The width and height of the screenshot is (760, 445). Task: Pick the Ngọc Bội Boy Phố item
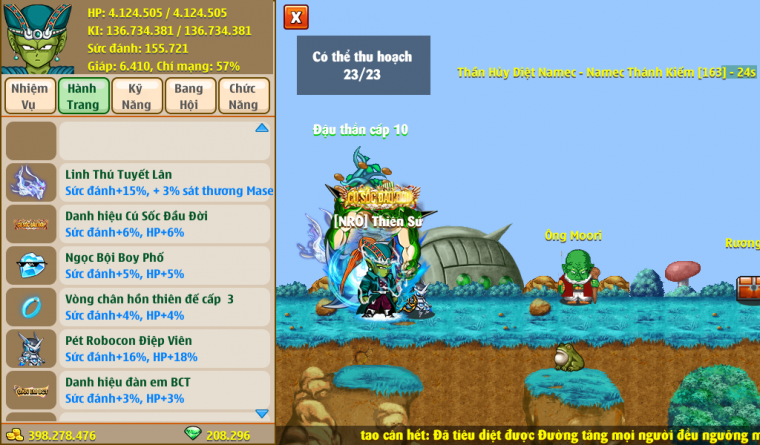[165, 265]
